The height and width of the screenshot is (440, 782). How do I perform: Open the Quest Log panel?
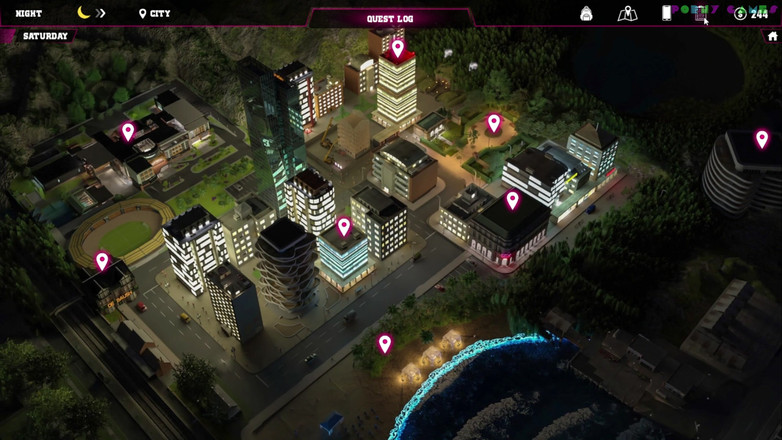[x=390, y=18]
